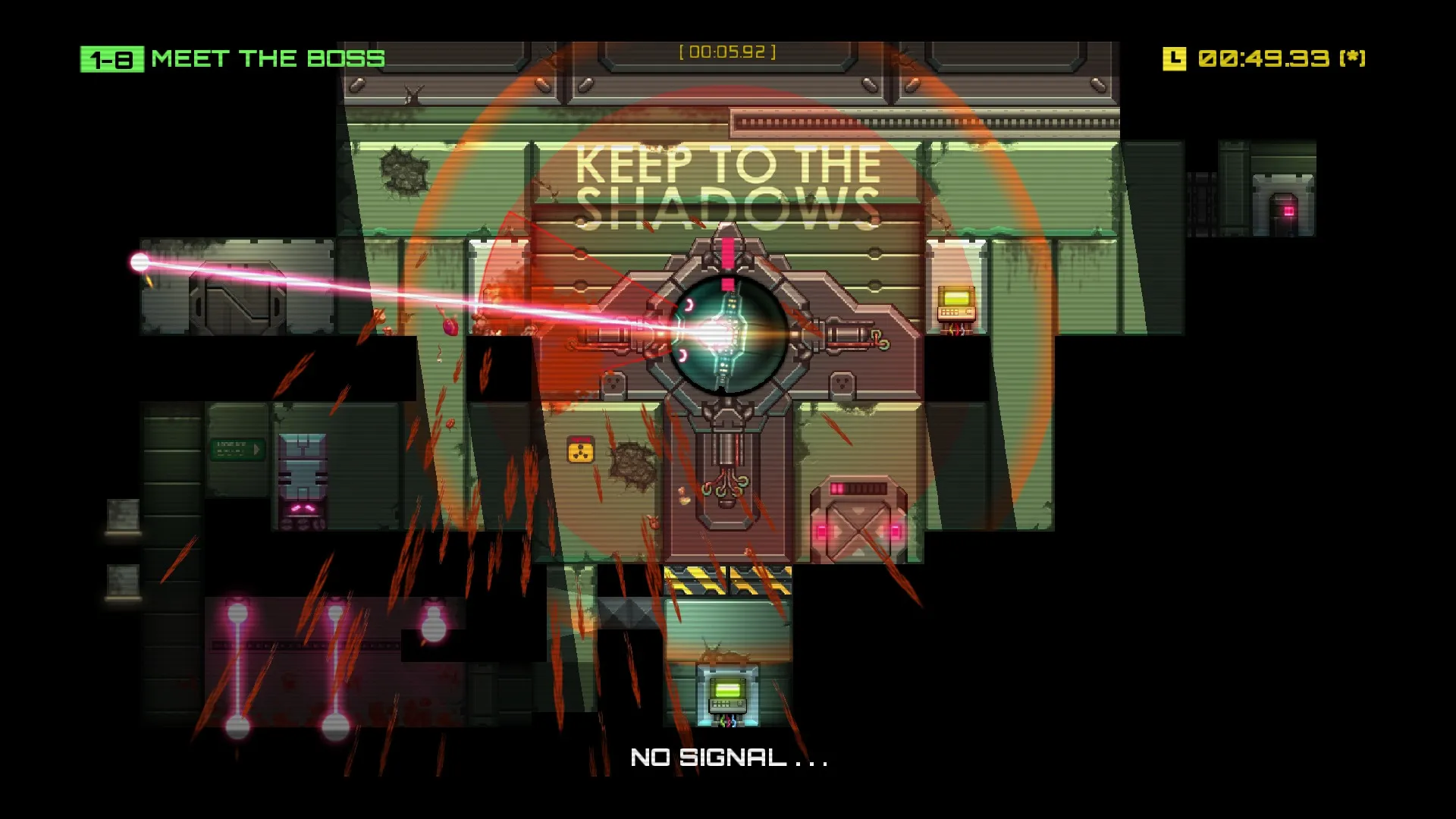1456x819 pixels.
Task: Select the radiation hazard symbol on the wall
Action: 581,449
